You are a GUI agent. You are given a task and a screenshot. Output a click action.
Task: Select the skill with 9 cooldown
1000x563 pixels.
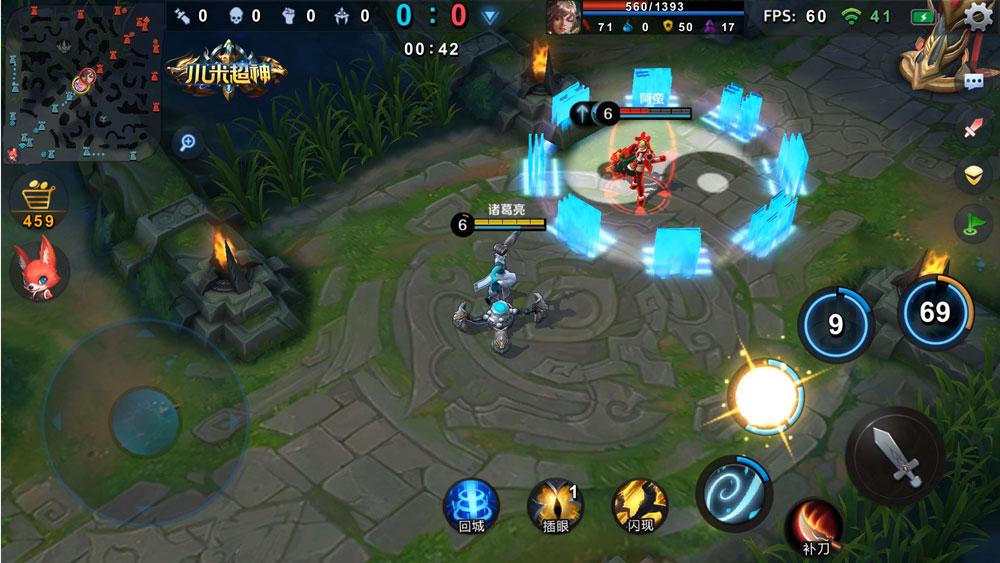click(836, 320)
